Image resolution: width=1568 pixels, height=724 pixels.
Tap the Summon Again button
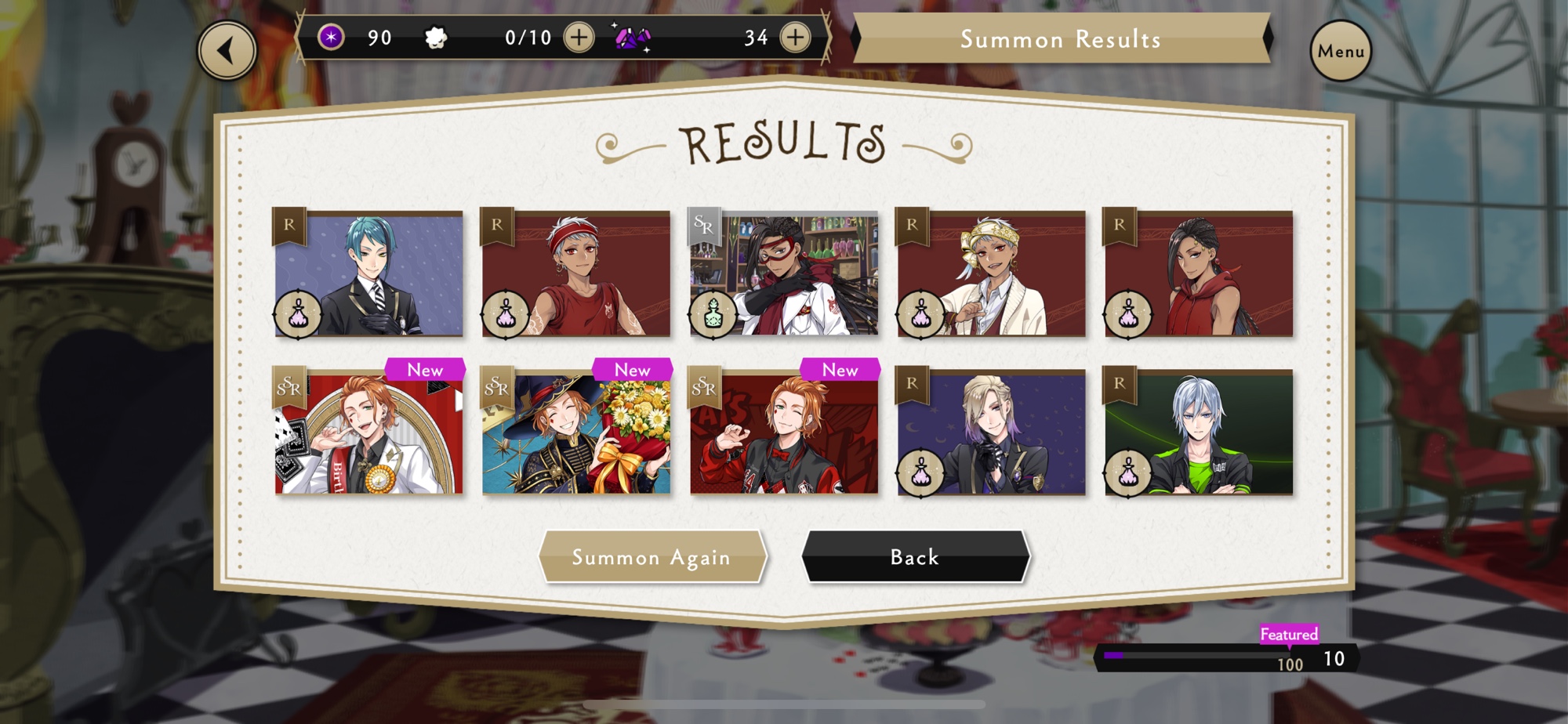point(652,557)
